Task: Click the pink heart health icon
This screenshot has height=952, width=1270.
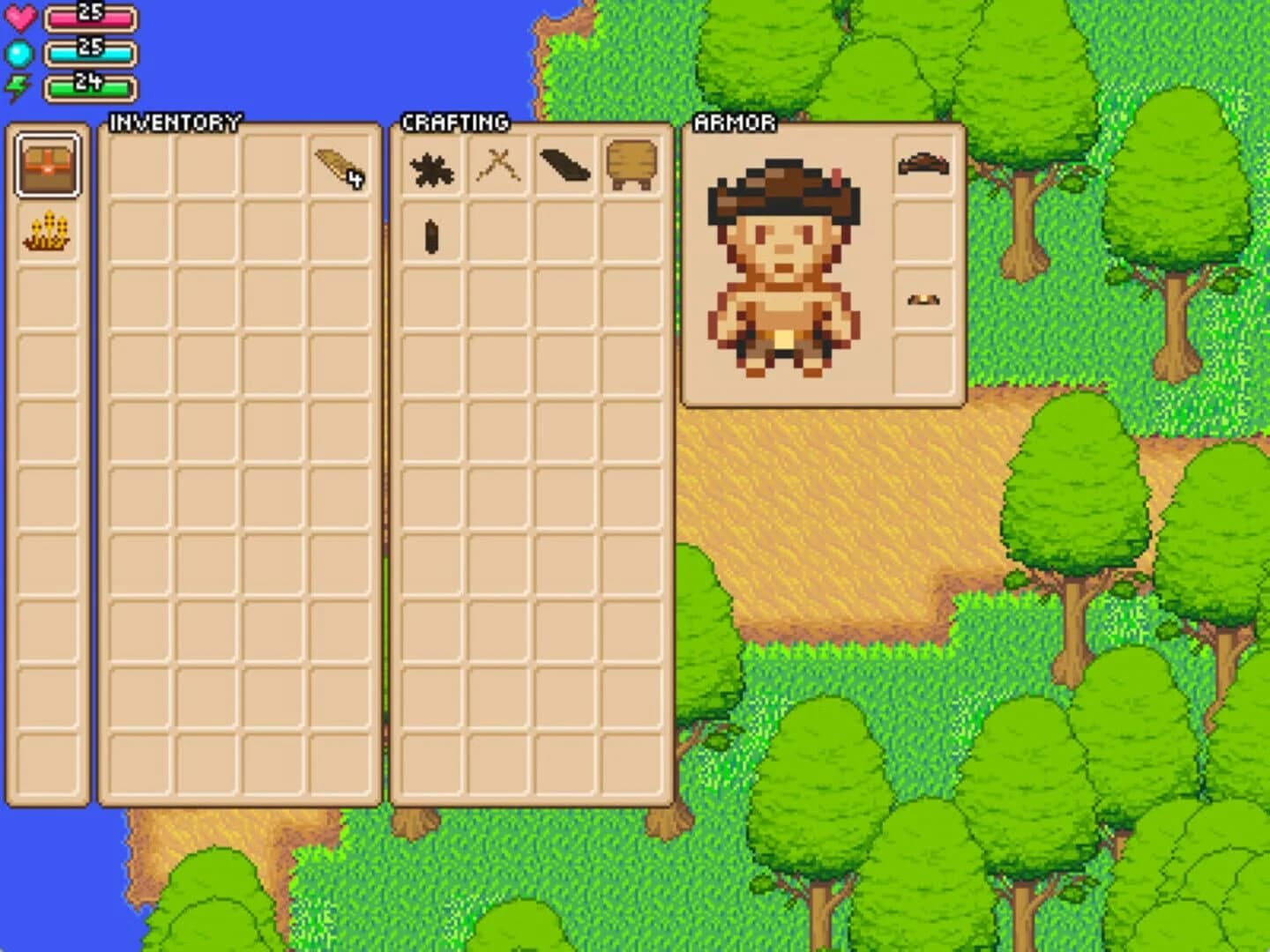Action: [19, 15]
